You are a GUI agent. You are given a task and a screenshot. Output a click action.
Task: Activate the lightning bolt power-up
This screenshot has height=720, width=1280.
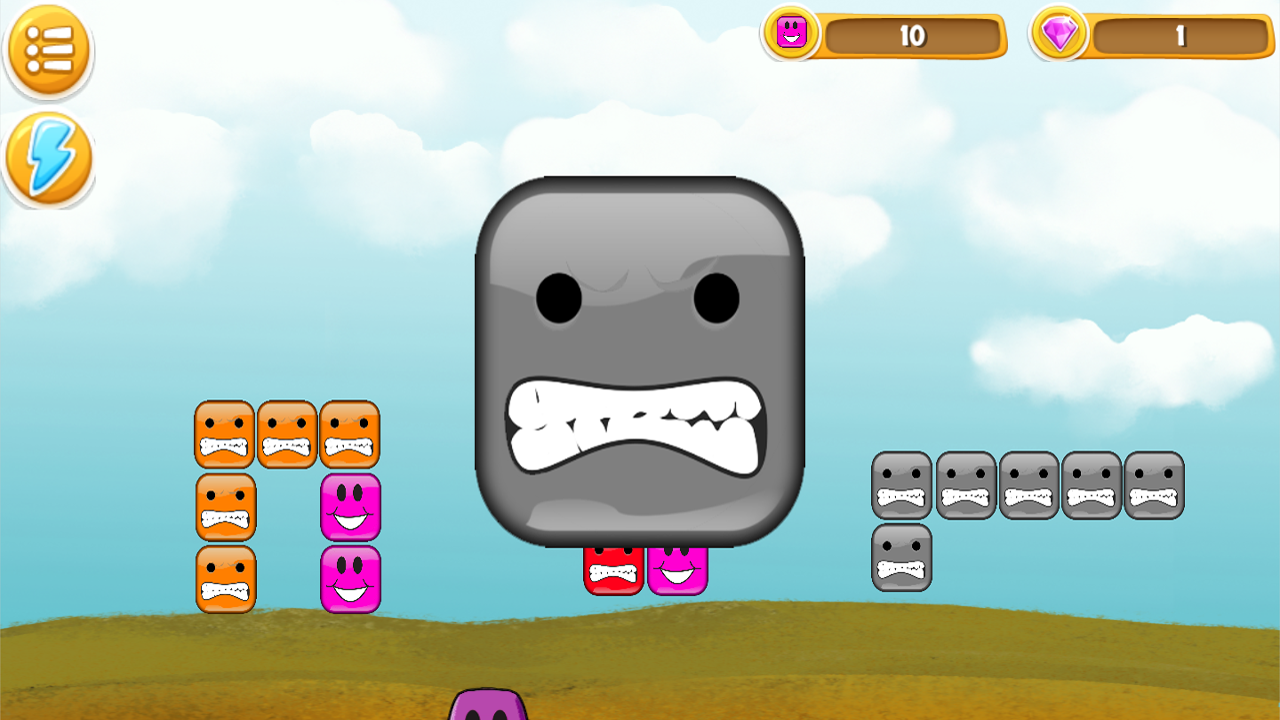pos(48,158)
